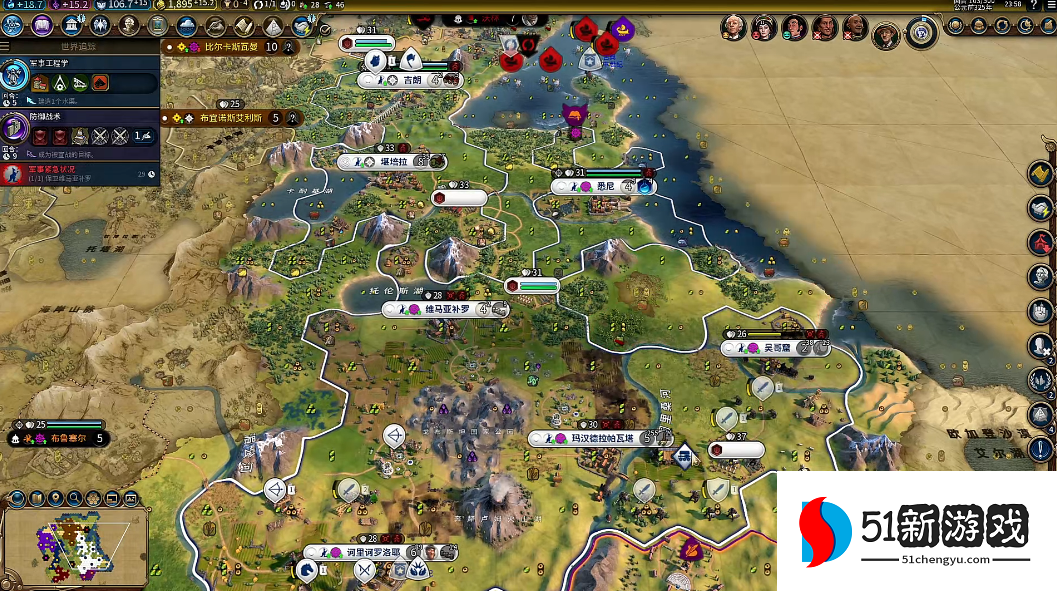This screenshot has width=1057, height=591.
Task: Open the map pin tool above minimap
Action: tap(55, 498)
